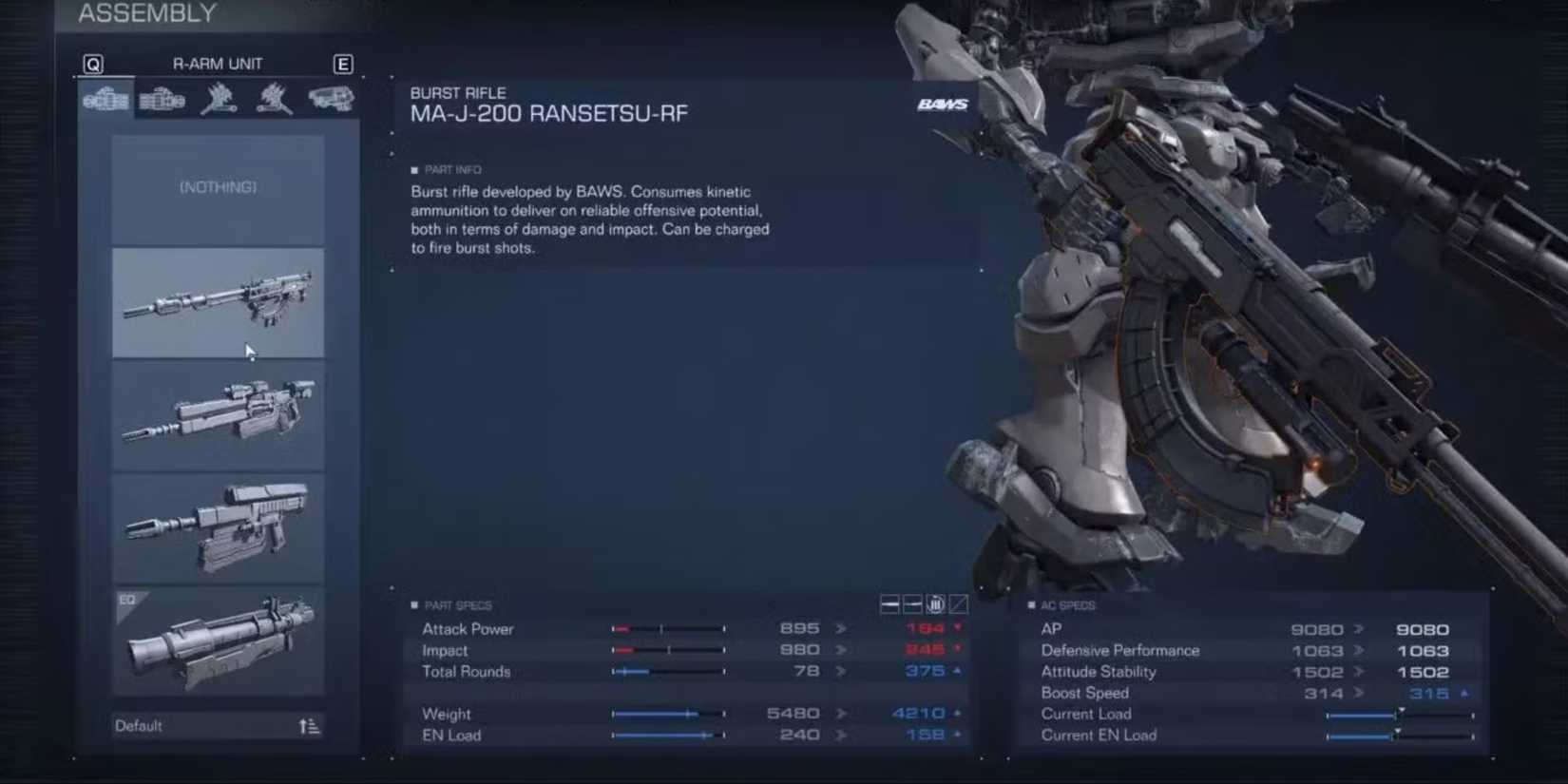This screenshot has width=1568, height=784.
Task: Click the sort order icon beside Default
Action: click(x=309, y=725)
